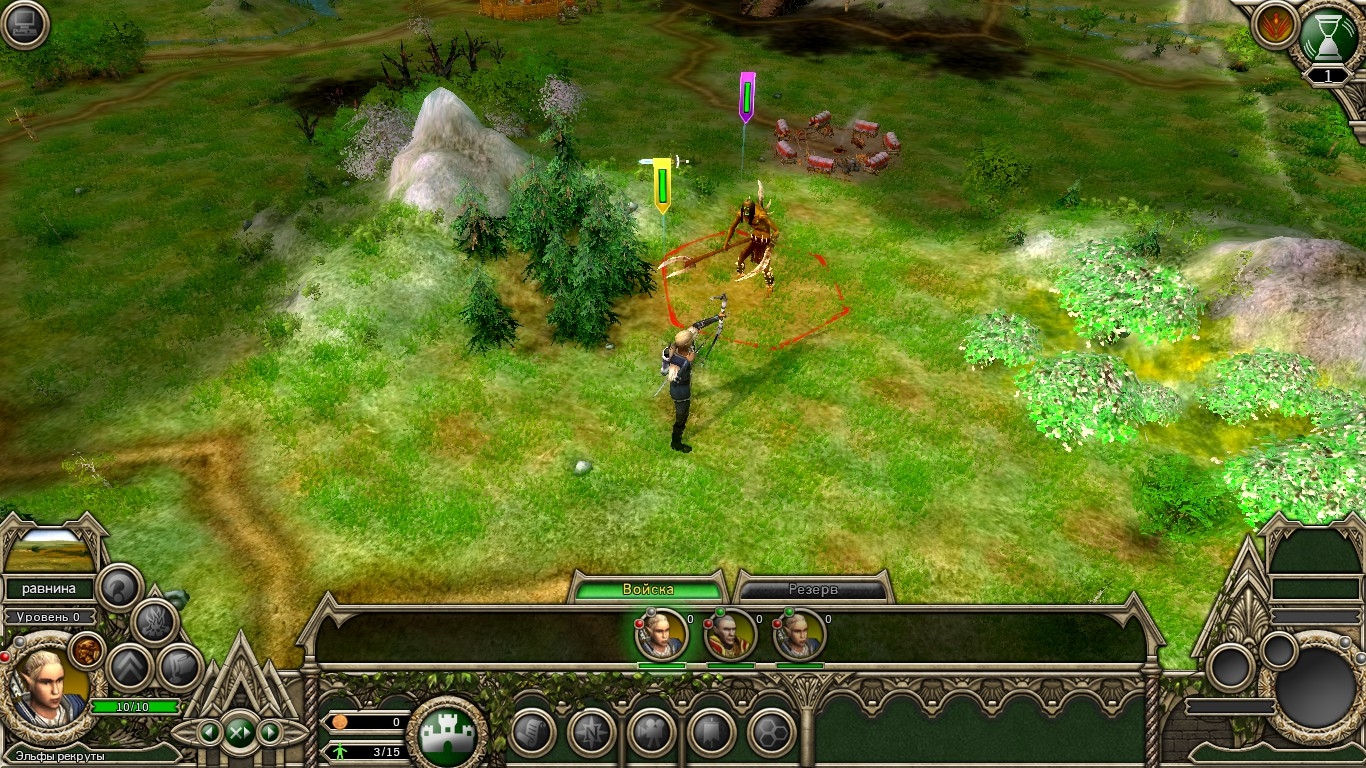Image resolution: width=1366 pixels, height=768 pixels.
Task: Click the banner flag icon button
Action: [711, 732]
